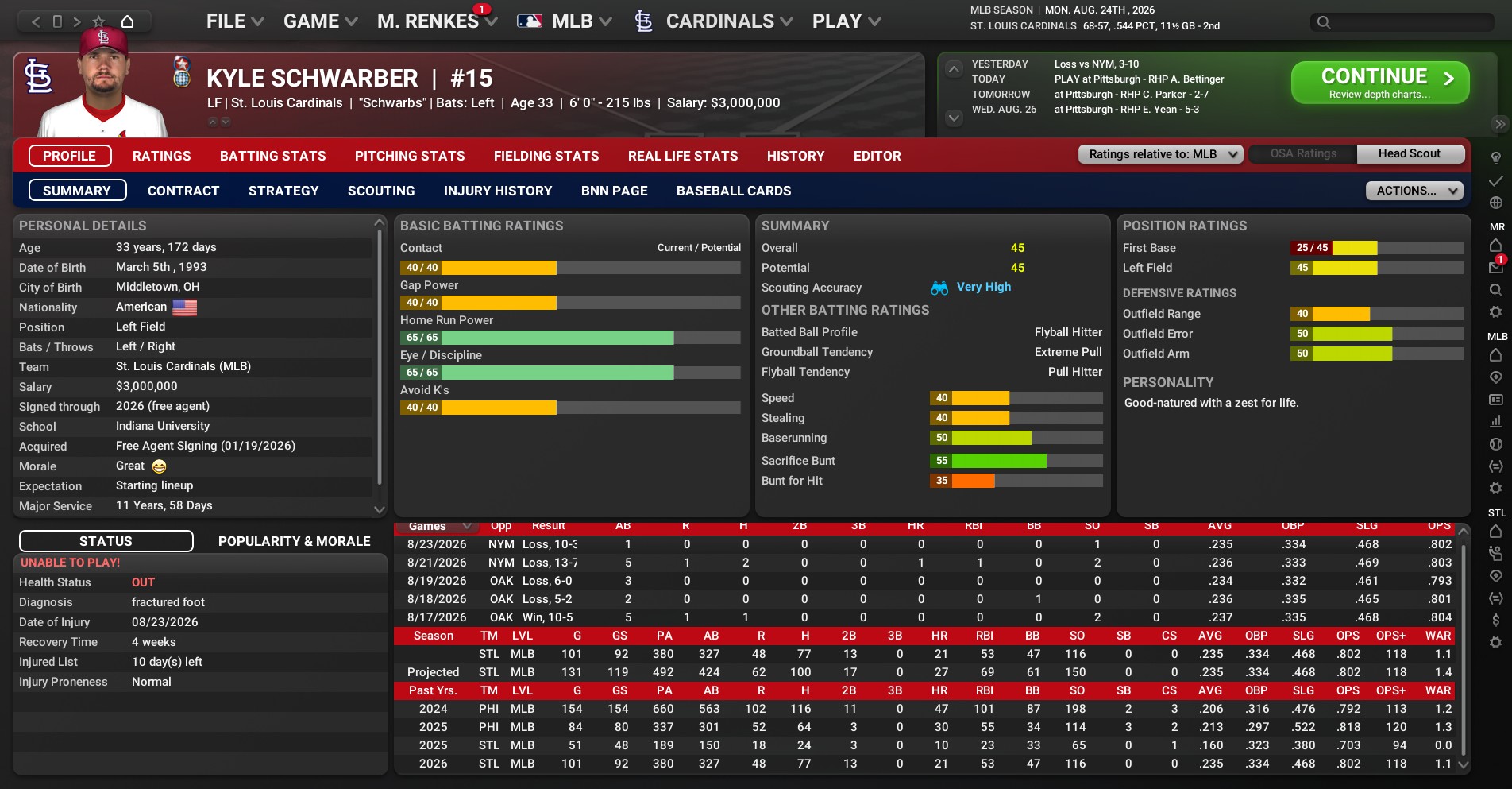This screenshot has width=1512, height=789.
Task: Open the MLB league menu
Action: pyautogui.click(x=565, y=21)
